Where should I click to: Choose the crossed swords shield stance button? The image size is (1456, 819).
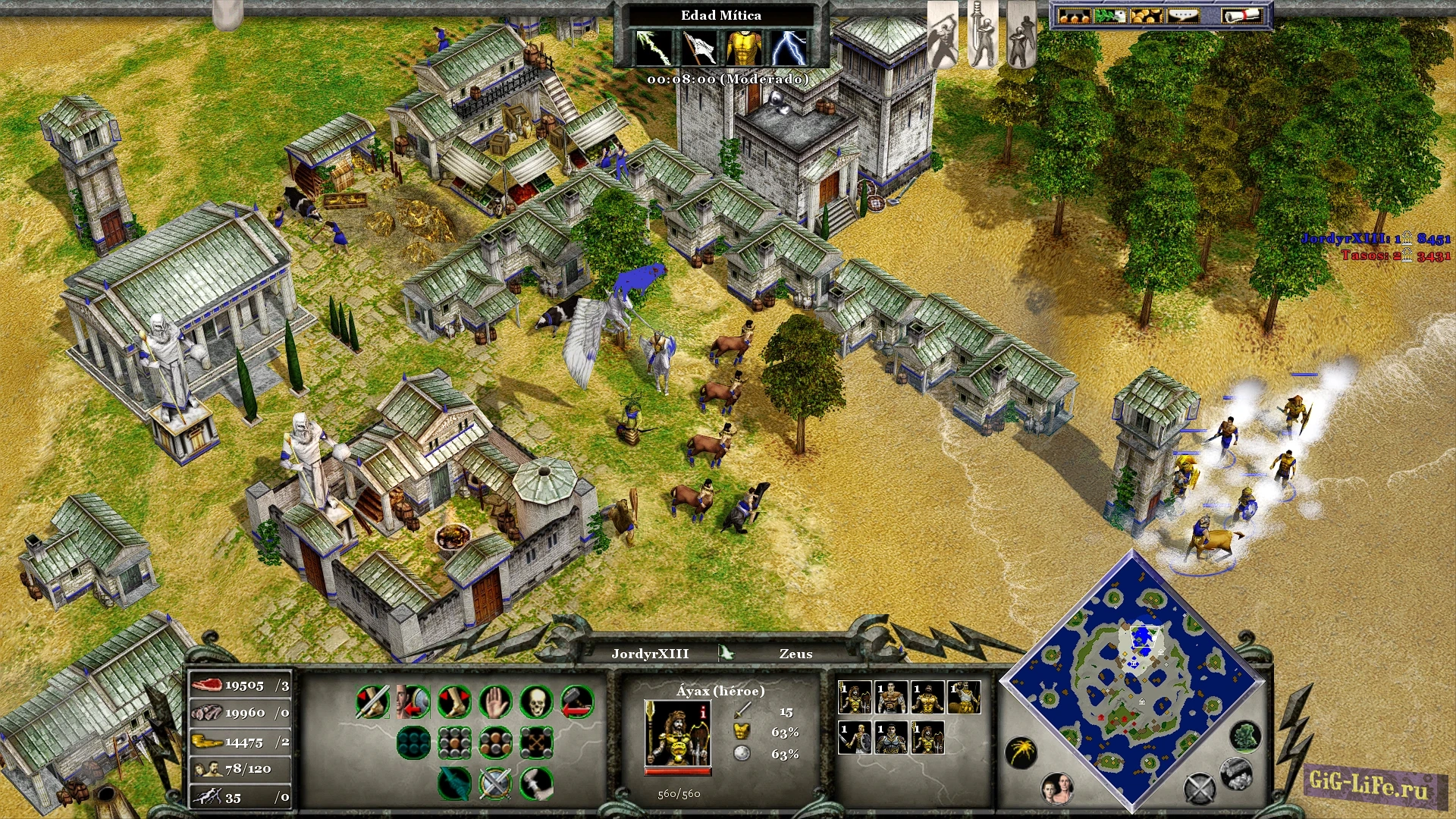[x=495, y=783]
